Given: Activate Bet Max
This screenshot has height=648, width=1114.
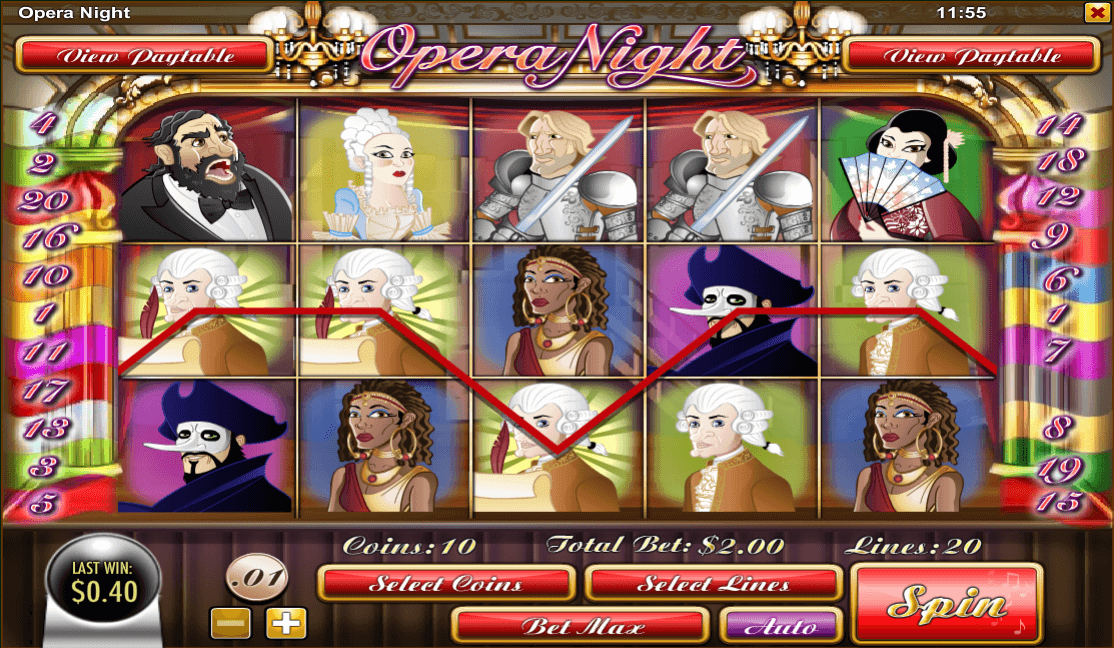Looking at the screenshot, I should coord(581,626).
